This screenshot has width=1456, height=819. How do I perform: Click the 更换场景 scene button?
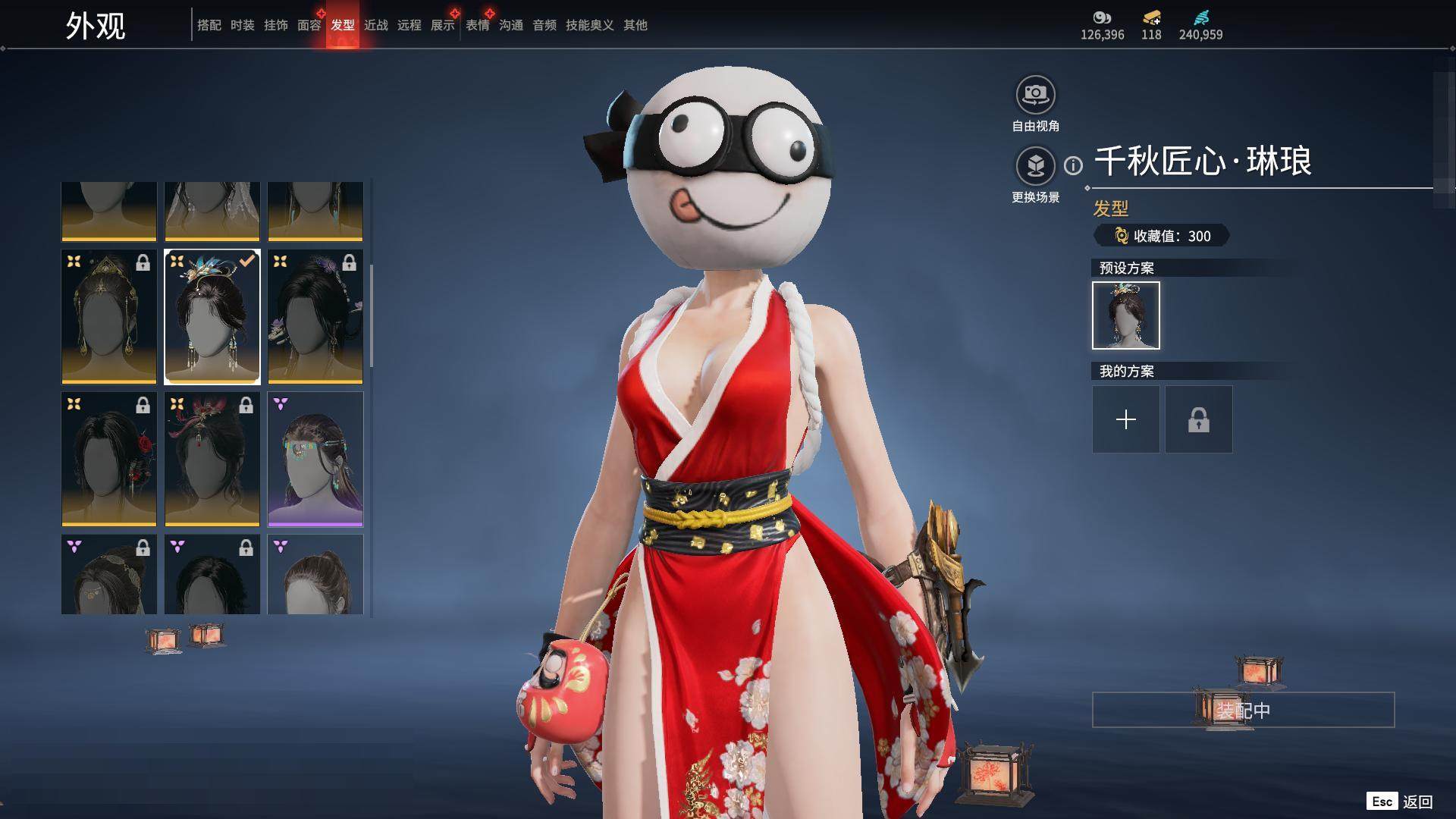[1035, 165]
